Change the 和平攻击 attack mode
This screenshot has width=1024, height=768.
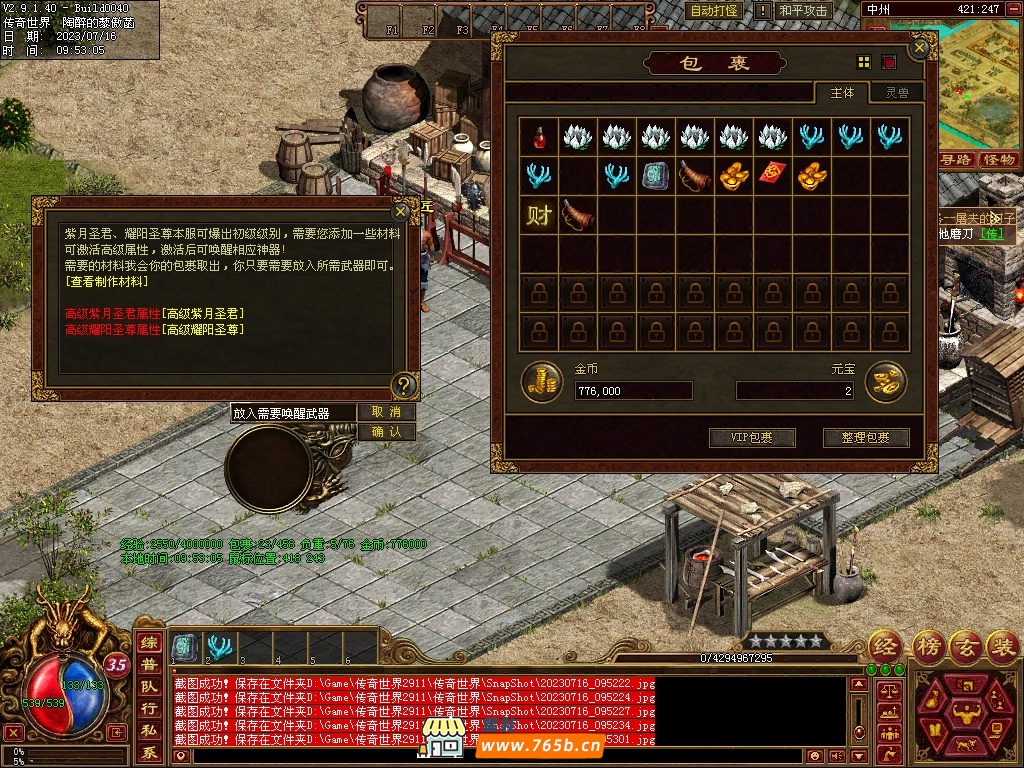point(804,11)
